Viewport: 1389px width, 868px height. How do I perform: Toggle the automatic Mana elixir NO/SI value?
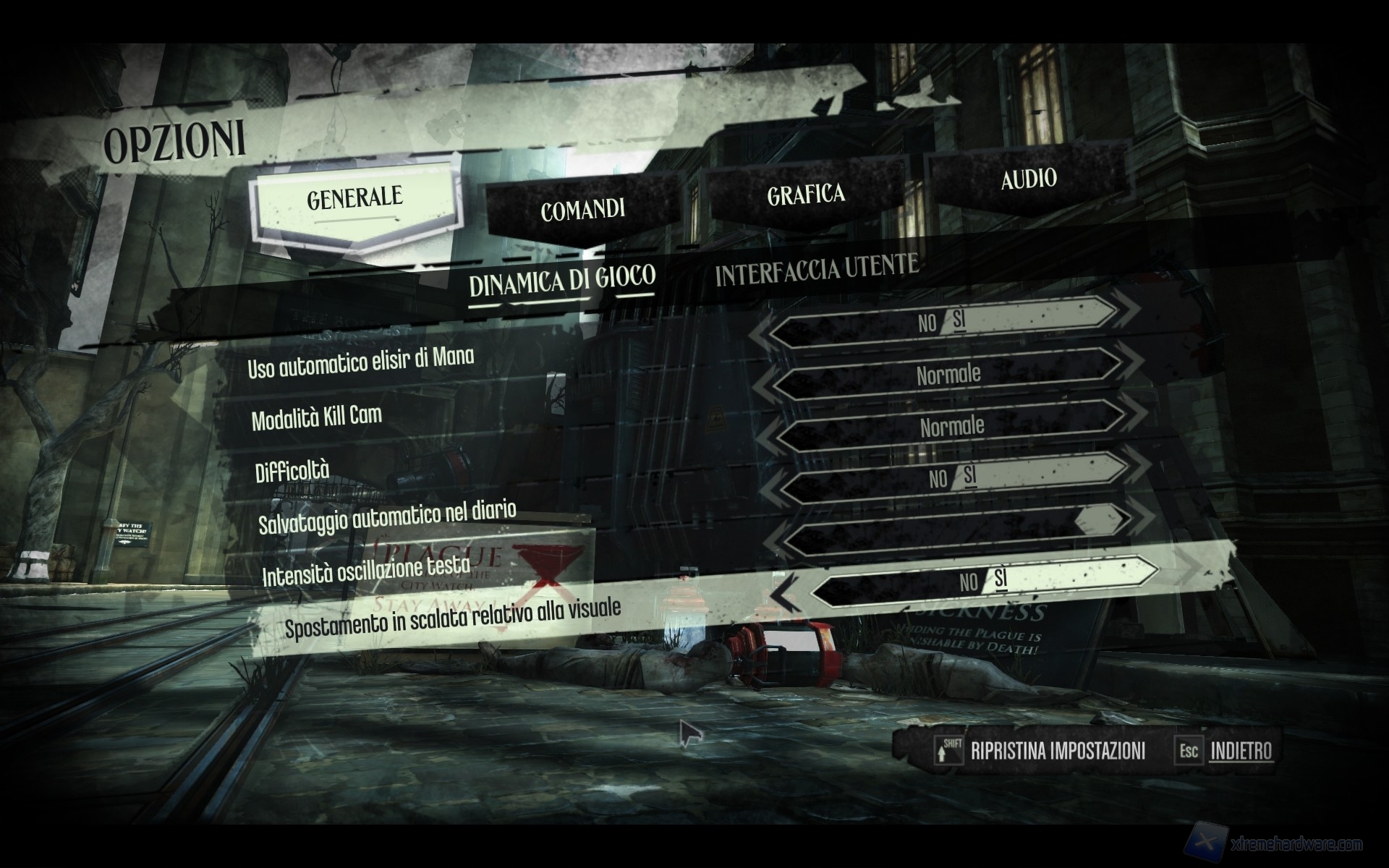point(943,321)
